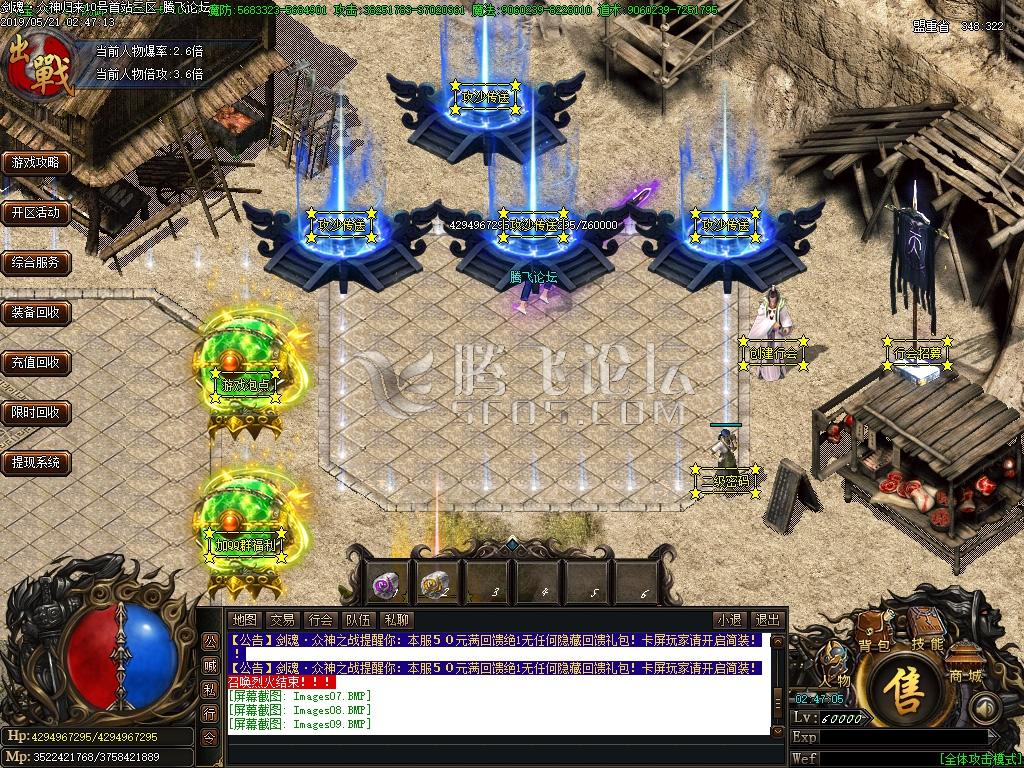Open the 交易 trade tab
Viewport: 1024px width, 768px height.
(283, 620)
